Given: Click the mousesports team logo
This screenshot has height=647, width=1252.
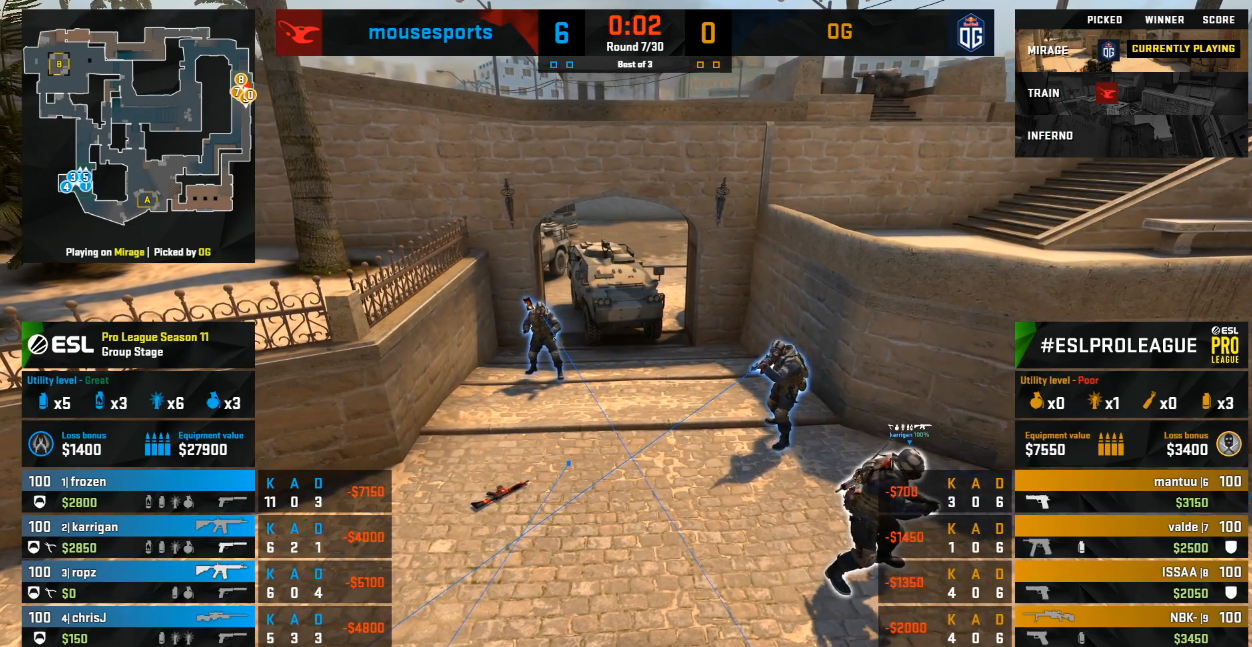Looking at the screenshot, I should (x=299, y=33).
